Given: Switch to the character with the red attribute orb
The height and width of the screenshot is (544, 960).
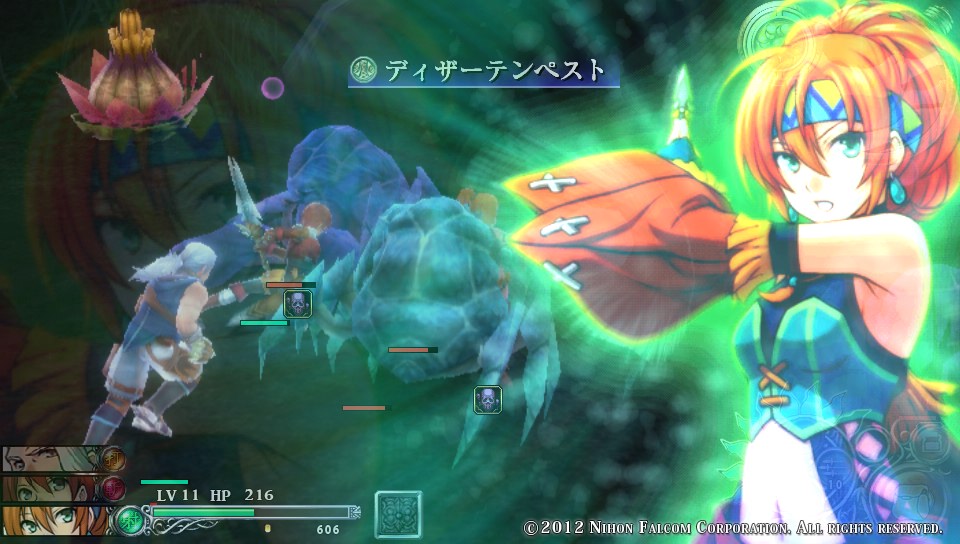Looking at the screenshot, I should (x=50, y=490).
